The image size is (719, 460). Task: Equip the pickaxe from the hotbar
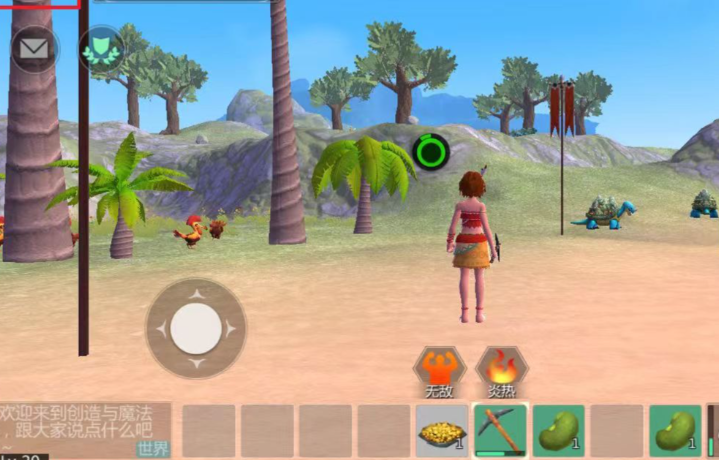(500, 430)
